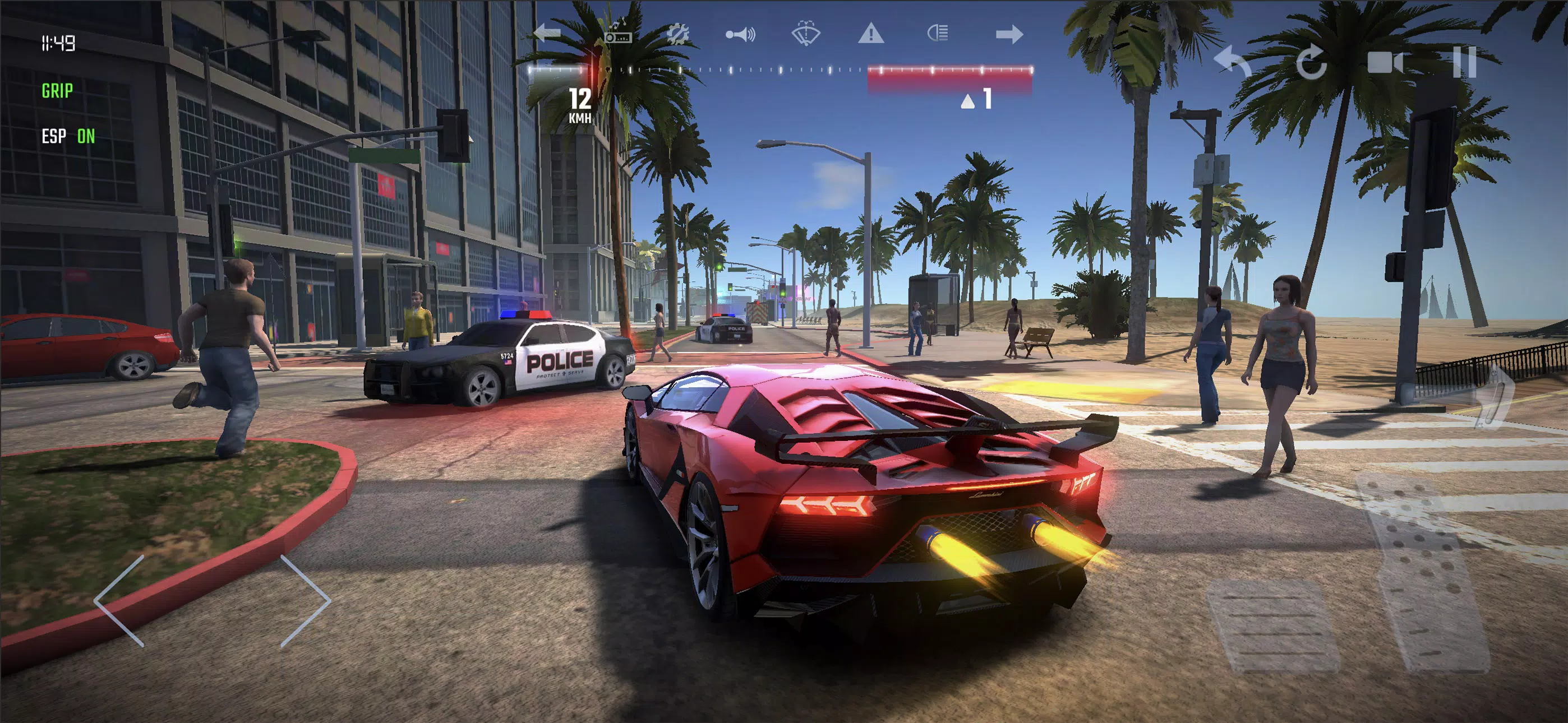
Task: Open the car radio music icon
Action: (618, 33)
